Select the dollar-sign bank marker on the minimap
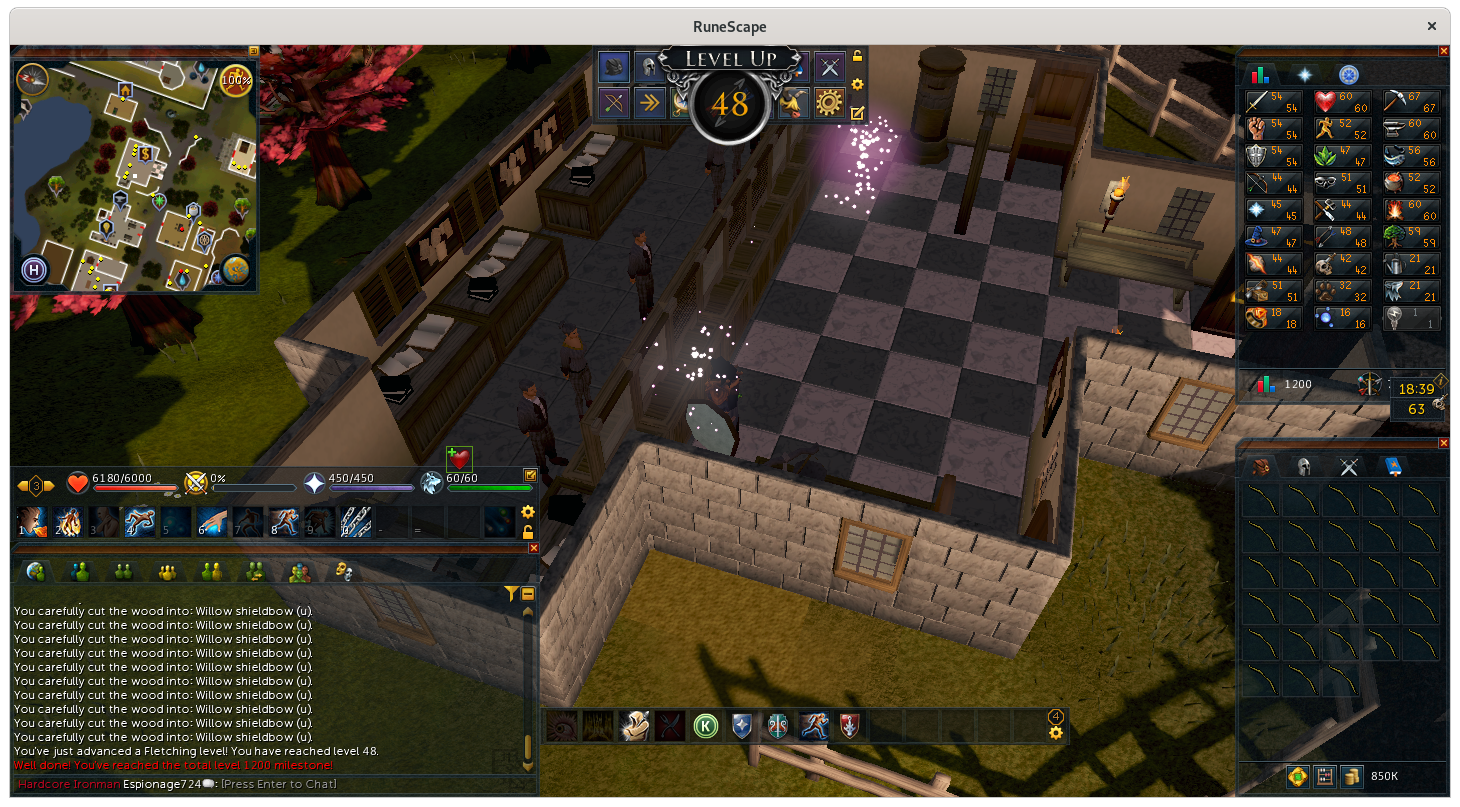 [x=145, y=154]
